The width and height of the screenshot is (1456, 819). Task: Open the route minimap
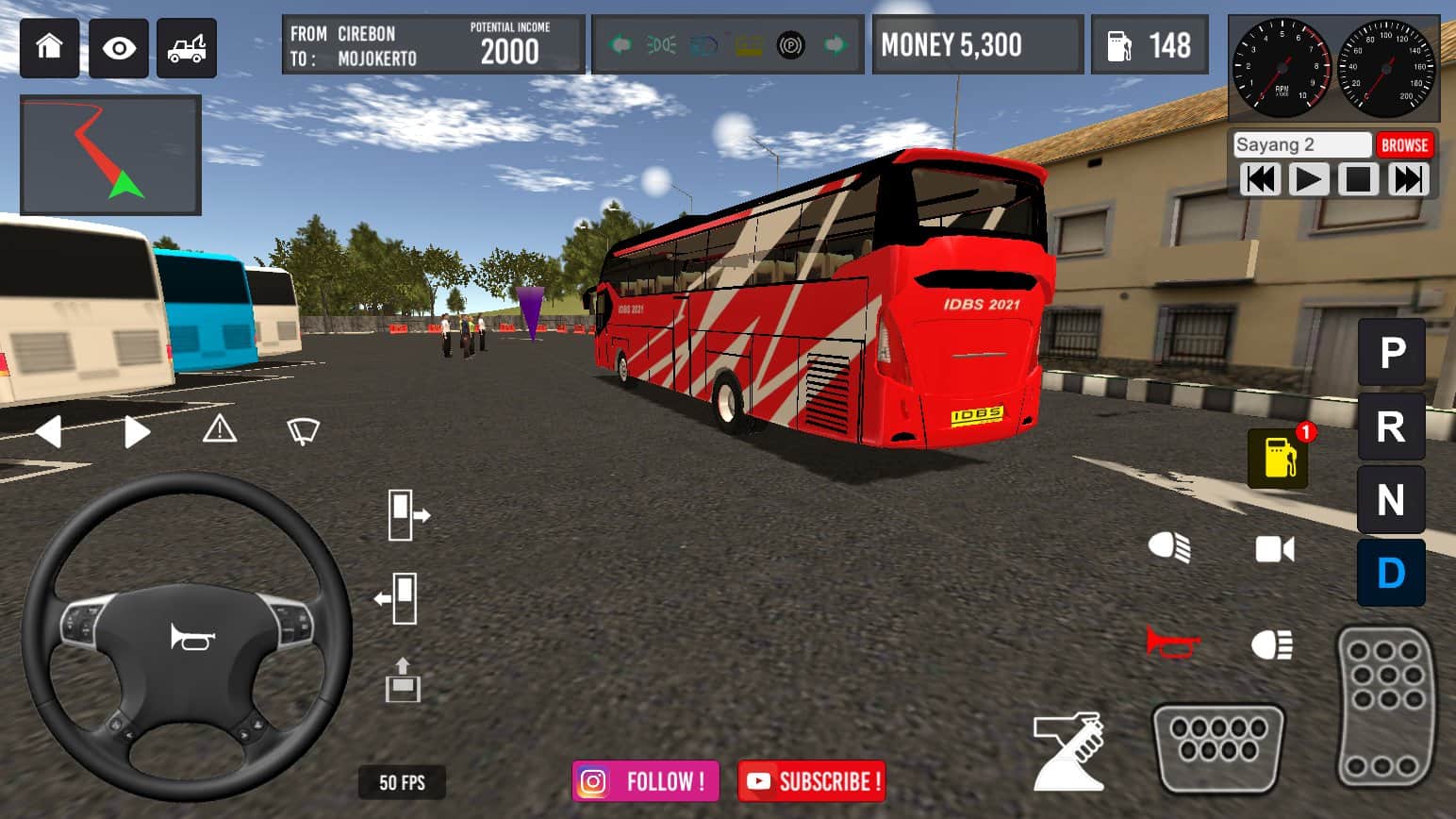tap(110, 155)
